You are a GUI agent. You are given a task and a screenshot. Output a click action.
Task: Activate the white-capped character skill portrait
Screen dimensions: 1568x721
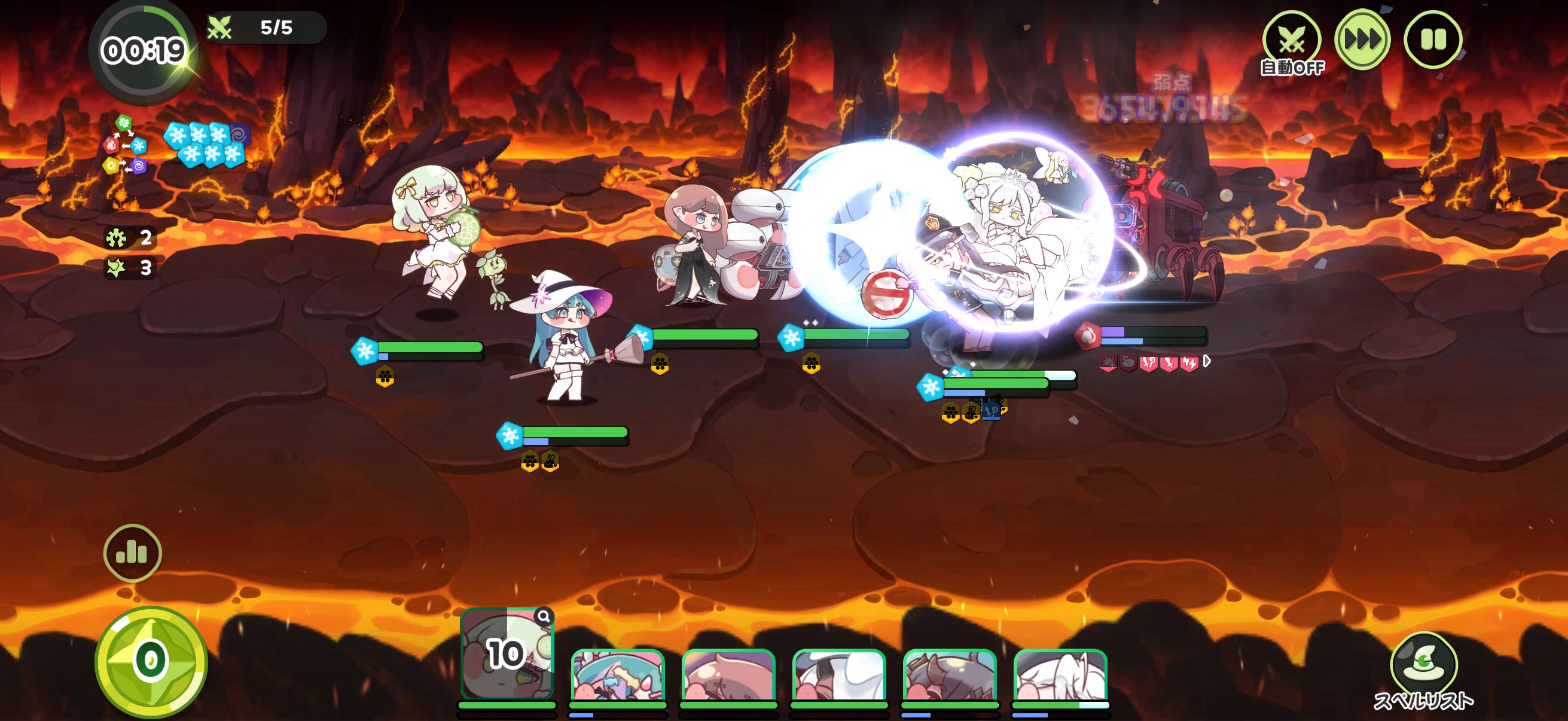click(839, 676)
